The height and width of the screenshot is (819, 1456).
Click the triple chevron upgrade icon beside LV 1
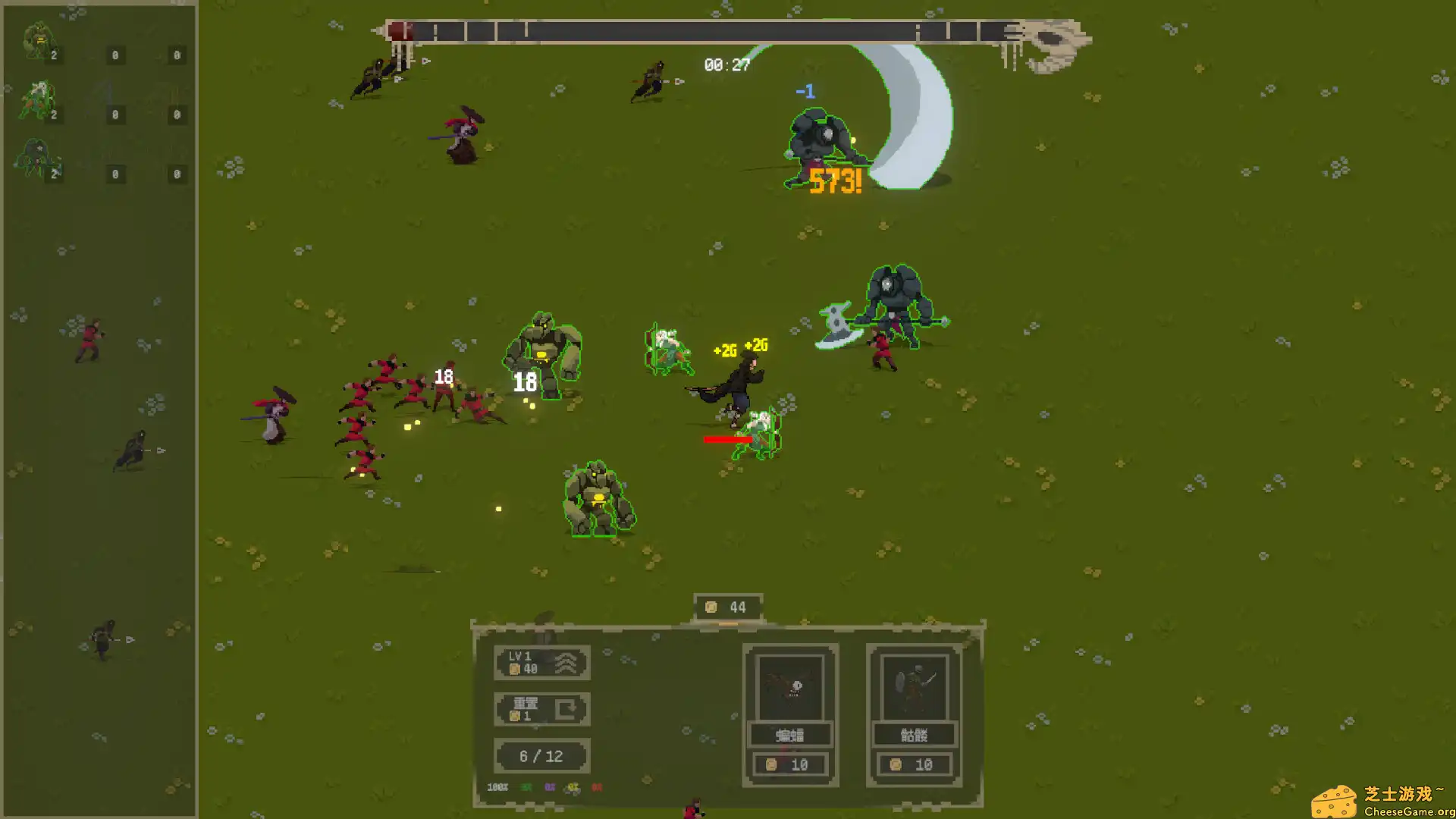(x=564, y=661)
